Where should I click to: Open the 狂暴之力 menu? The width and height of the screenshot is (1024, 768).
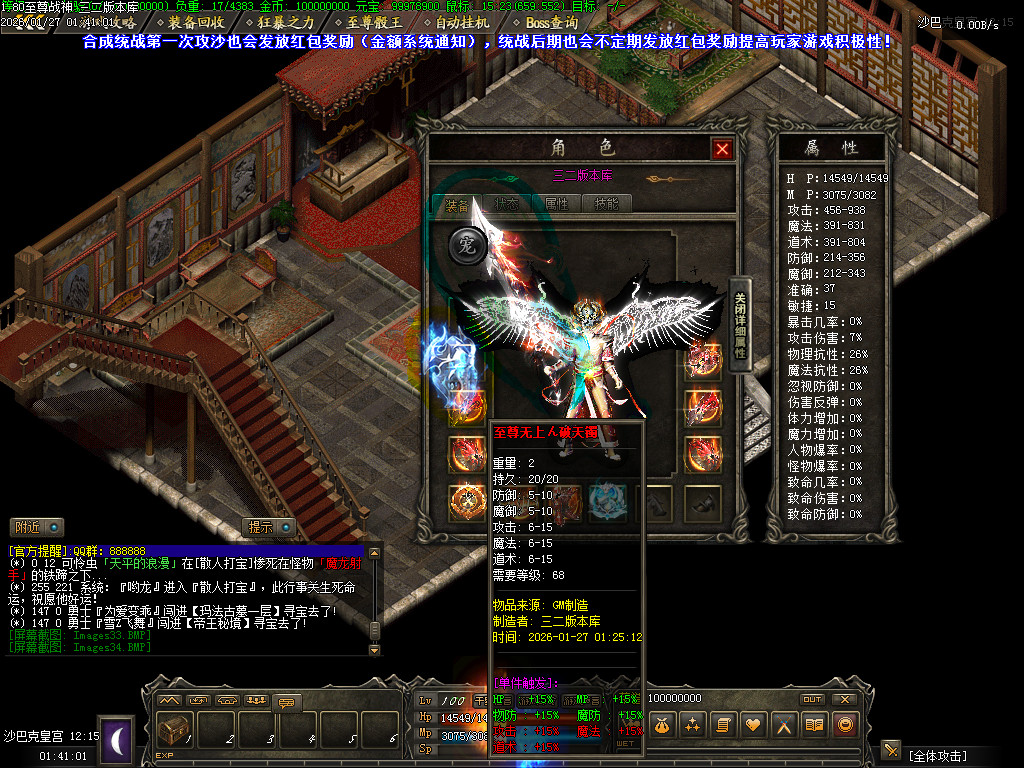coord(285,22)
